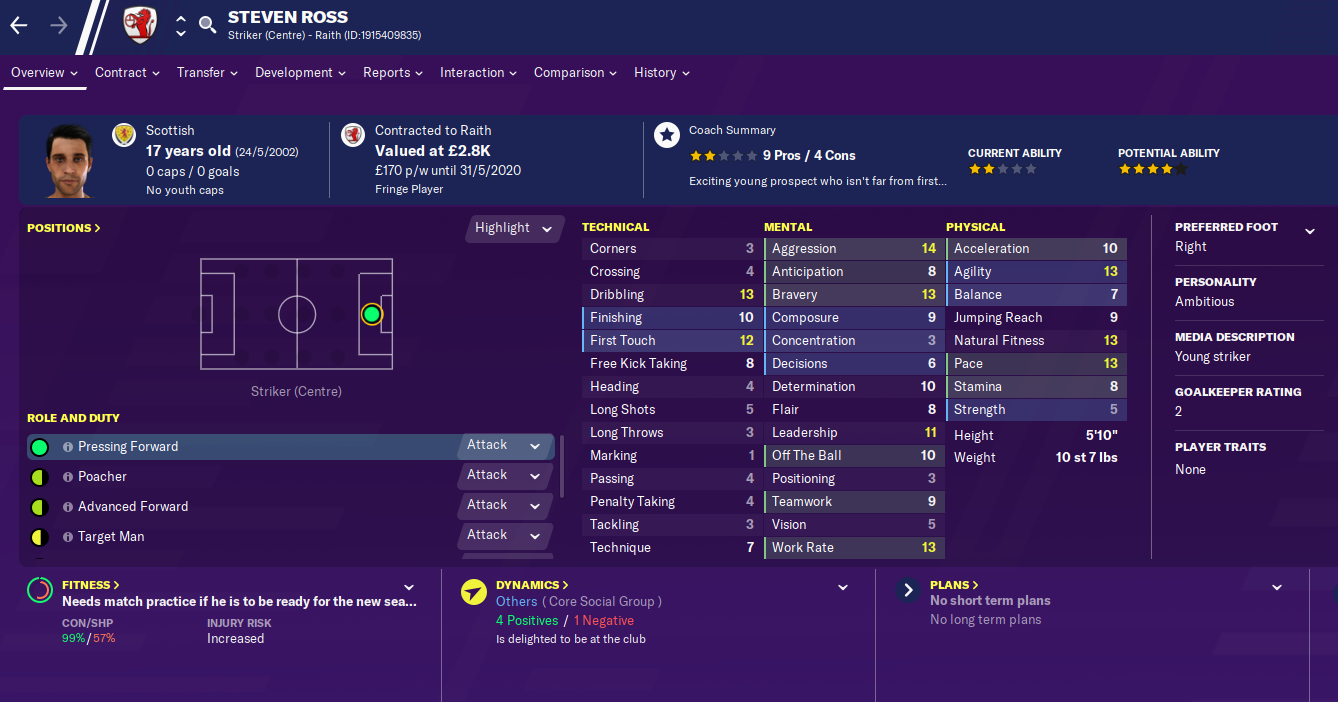Go back using the left arrow
The width and height of the screenshot is (1338, 702).
tap(19, 25)
